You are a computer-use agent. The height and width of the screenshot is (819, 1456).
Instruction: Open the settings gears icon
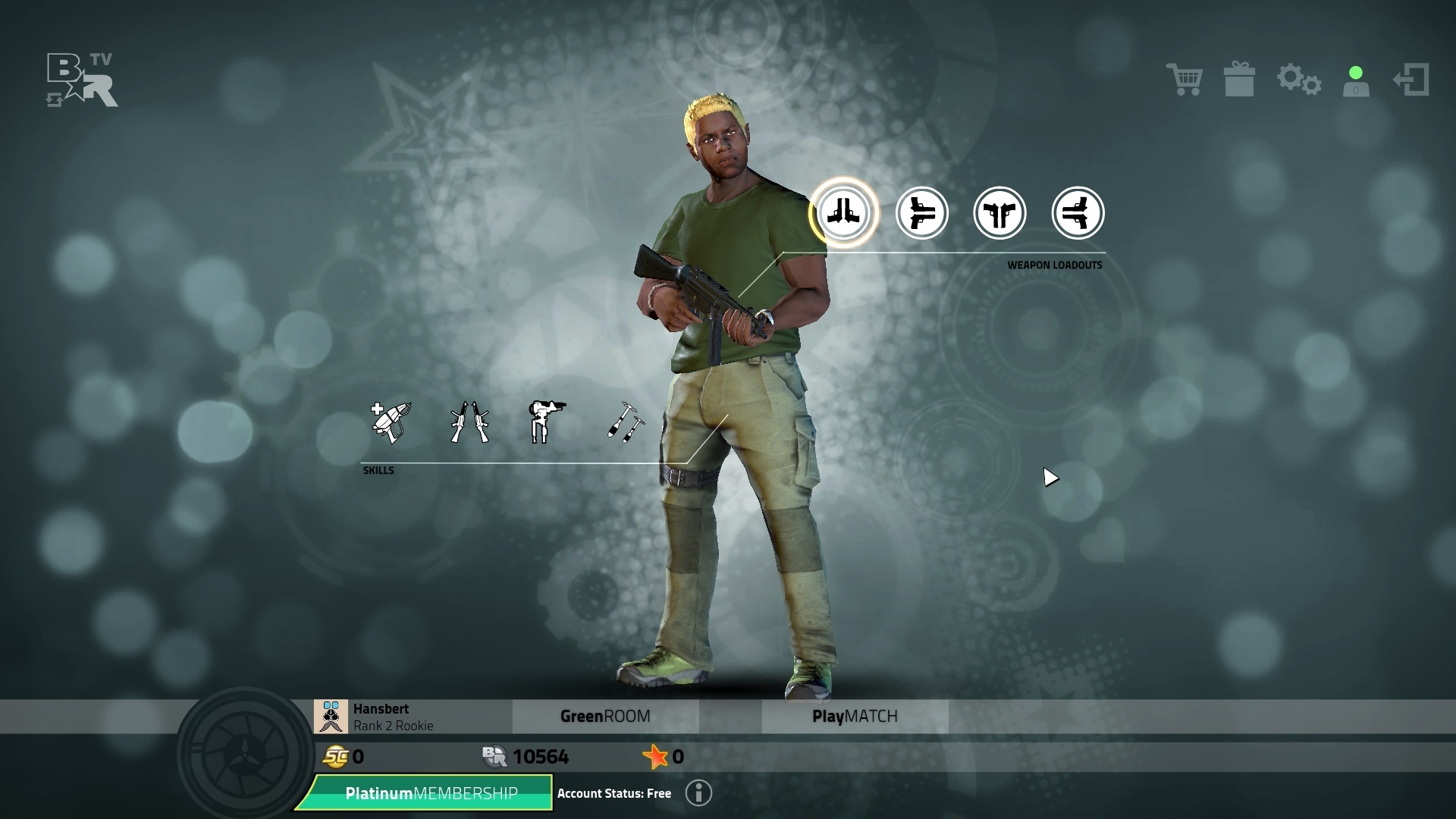click(1298, 79)
